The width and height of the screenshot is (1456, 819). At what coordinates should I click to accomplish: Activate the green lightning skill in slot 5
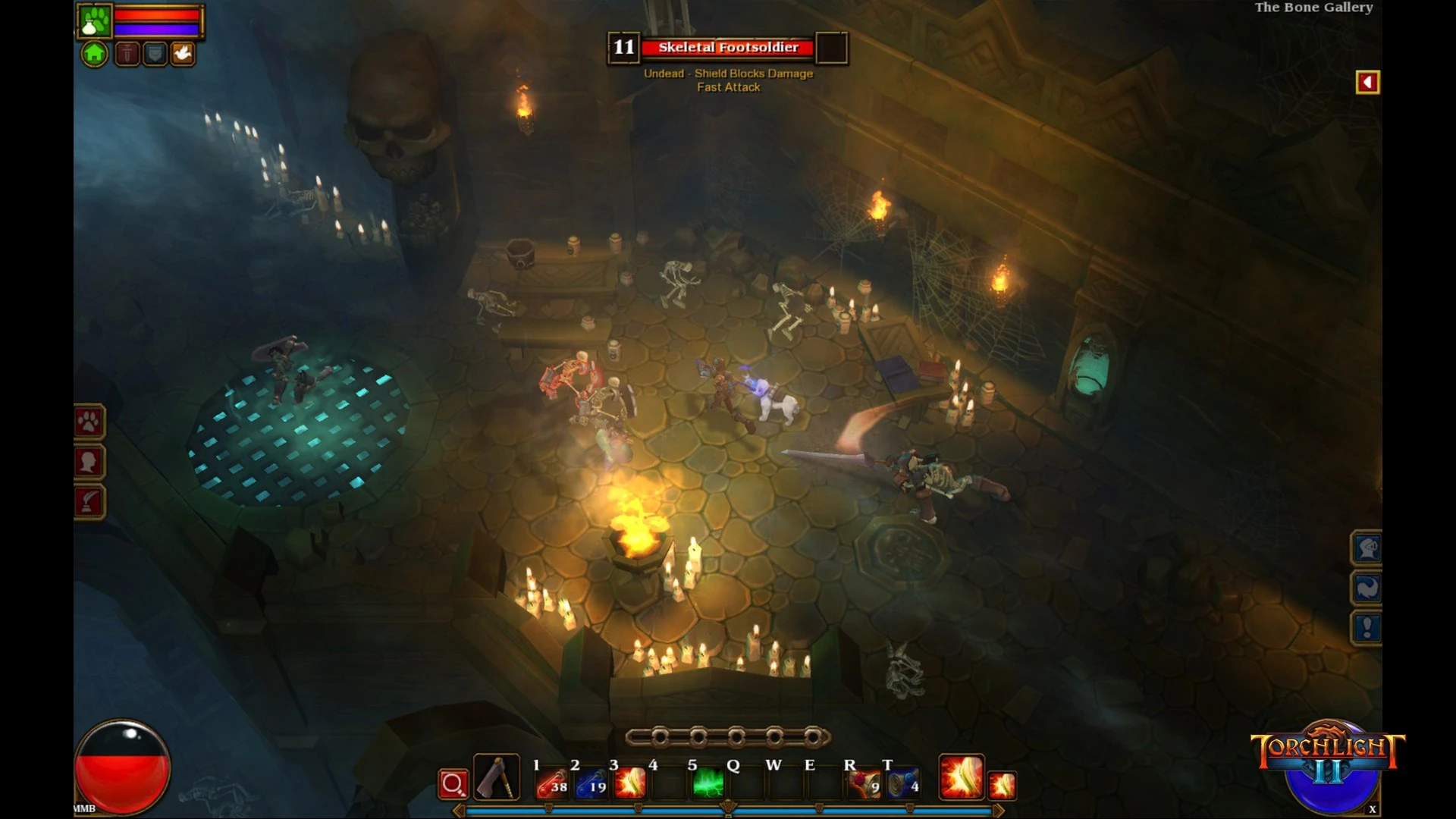[x=708, y=783]
